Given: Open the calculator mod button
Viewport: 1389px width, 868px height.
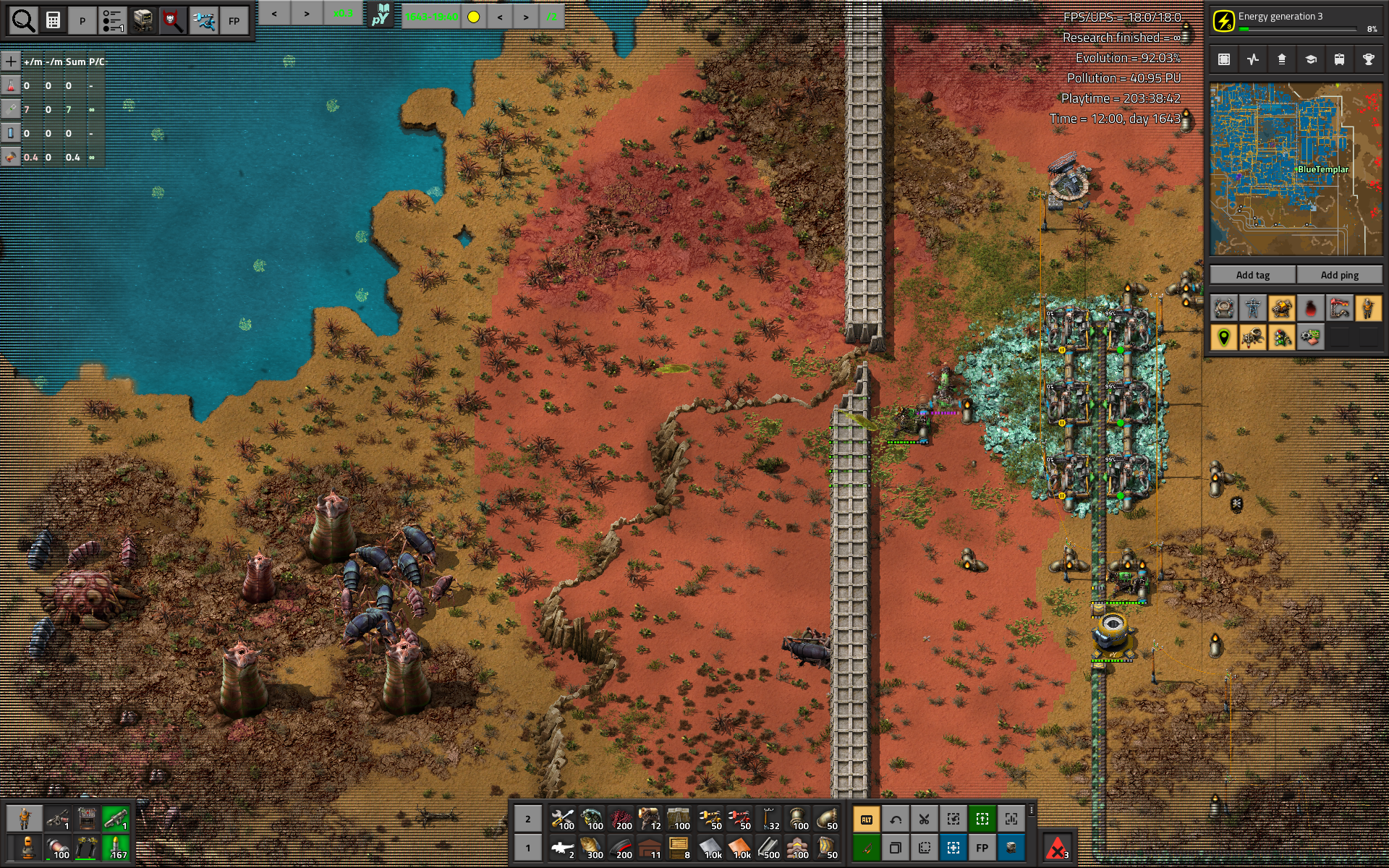Looking at the screenshot, I should pos(54,21).
